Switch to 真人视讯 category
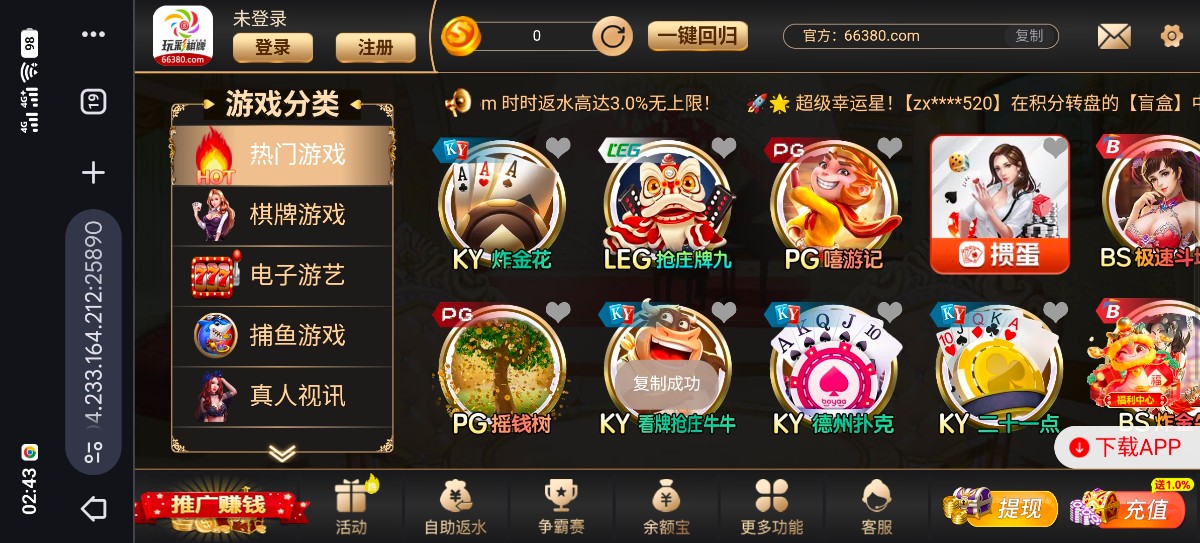Image resolution: width=1200 pixels, height=543 pixels. coord(283,396)
